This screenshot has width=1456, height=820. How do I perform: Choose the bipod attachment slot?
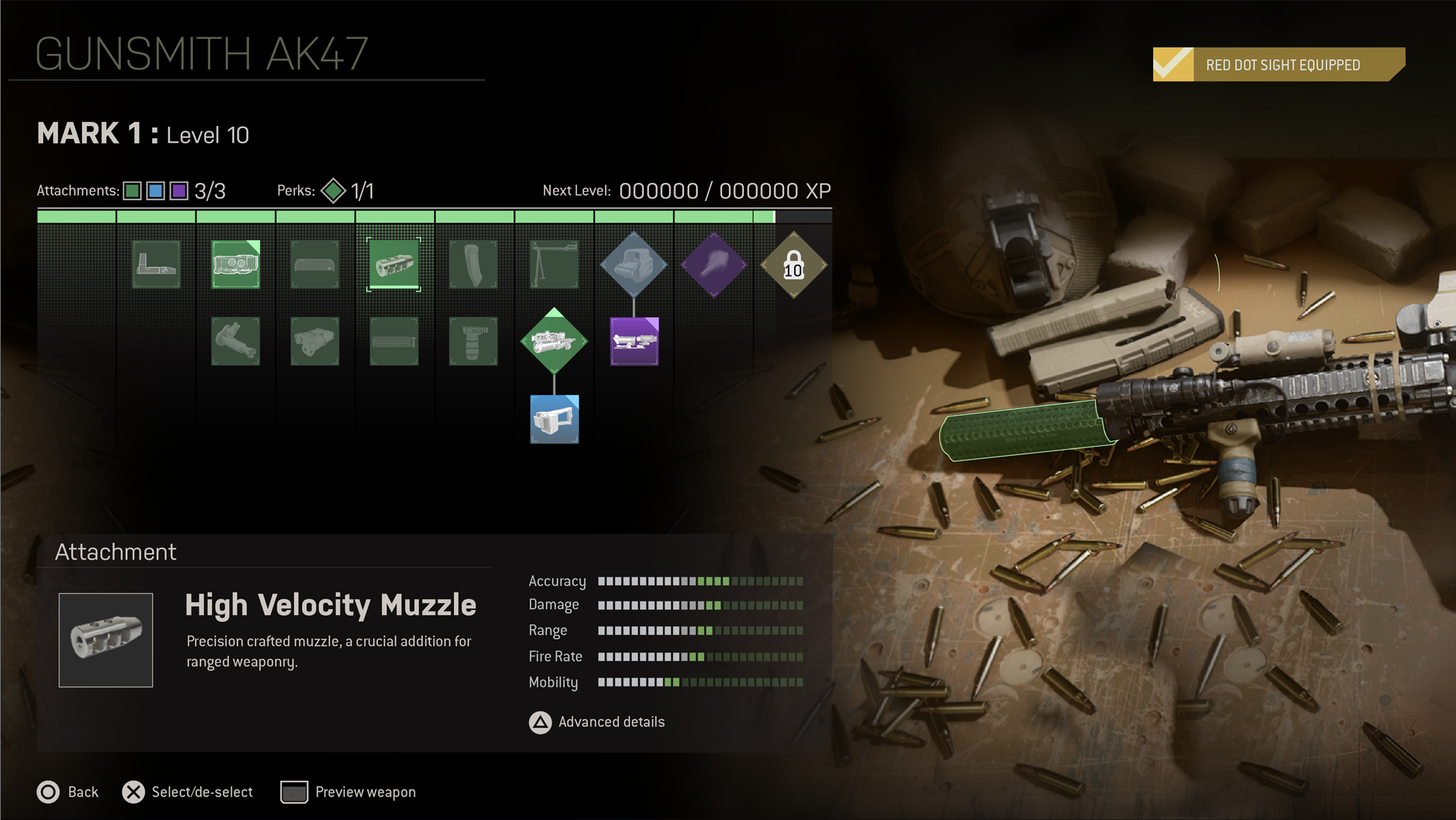tap(554, 265)
